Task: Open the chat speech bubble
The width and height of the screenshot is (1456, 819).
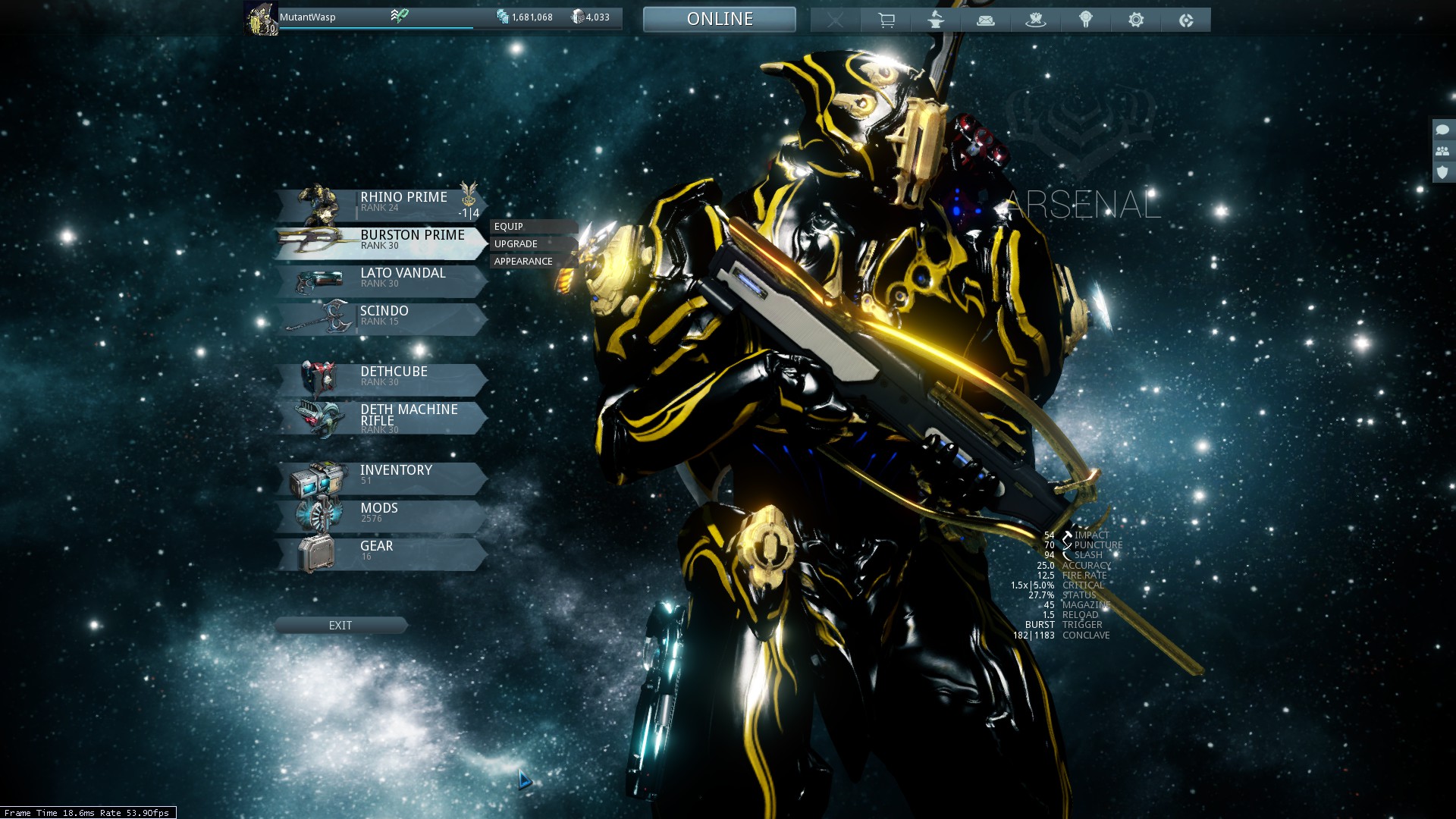Action: coord(1442,130)
